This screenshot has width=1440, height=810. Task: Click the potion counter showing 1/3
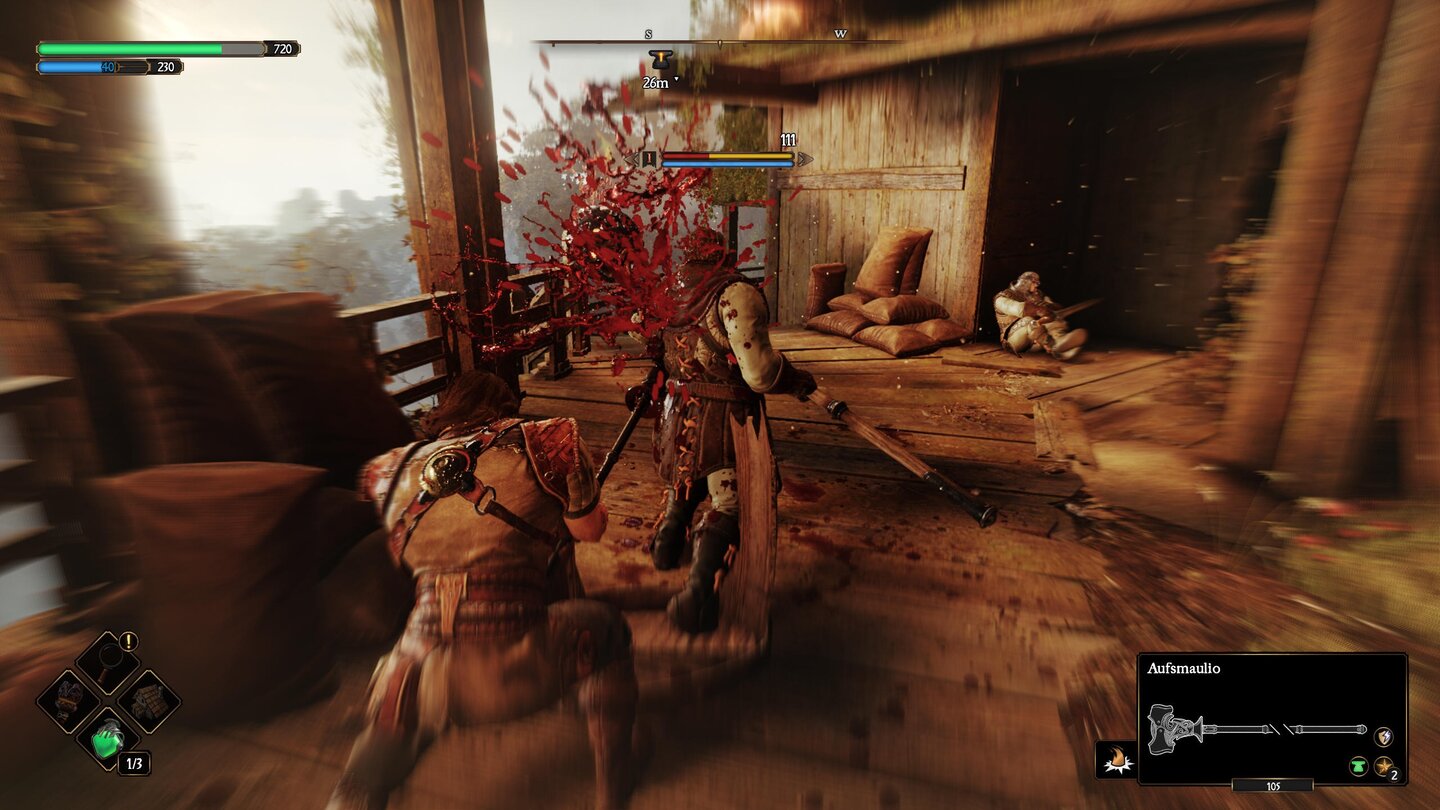(134, 761)
